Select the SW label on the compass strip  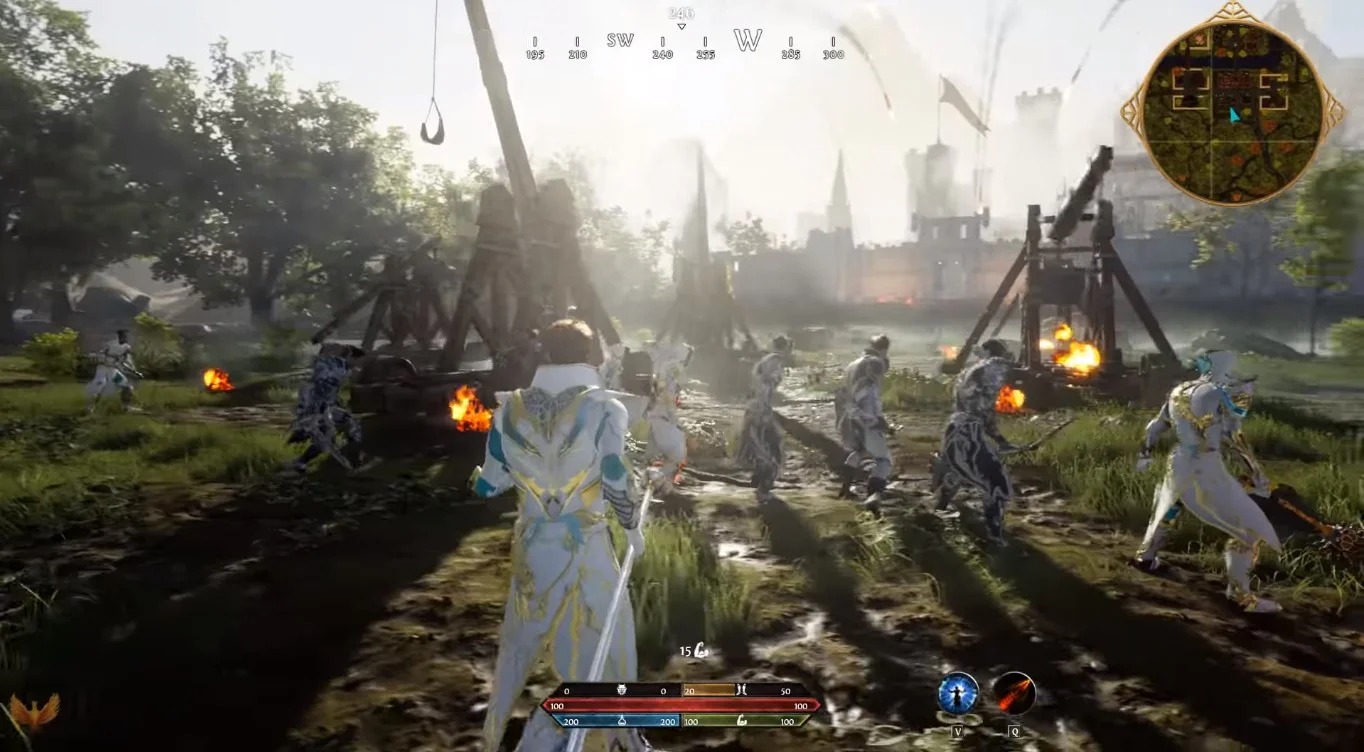coord(620,41)
